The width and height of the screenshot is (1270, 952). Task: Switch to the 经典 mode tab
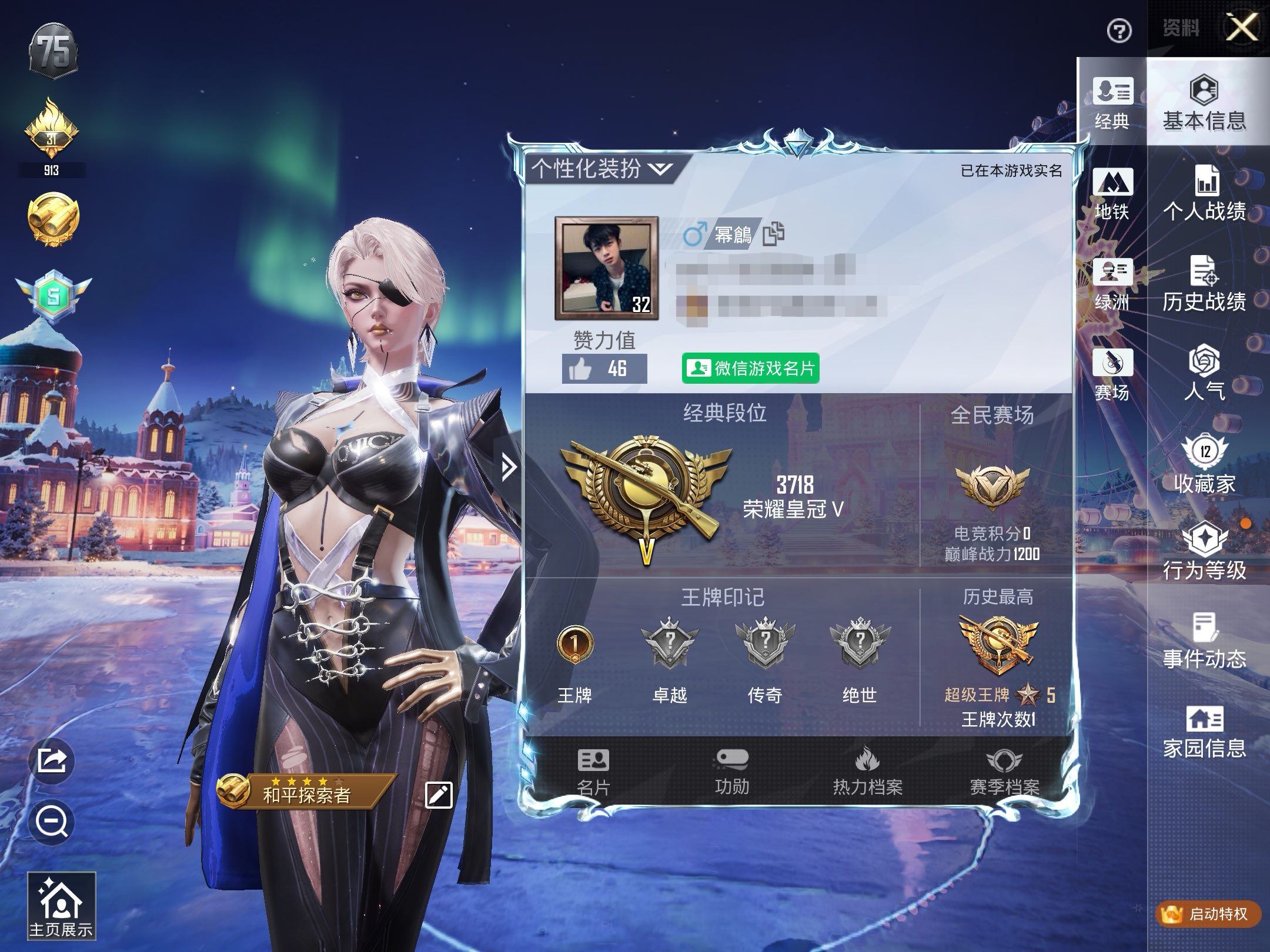[1112, 103]
